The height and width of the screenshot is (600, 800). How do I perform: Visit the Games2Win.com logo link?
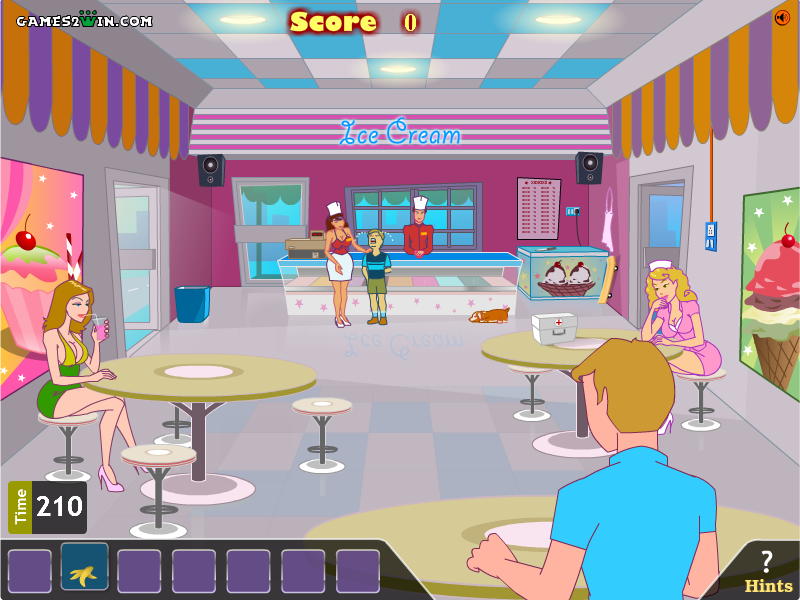coord(84,20)
